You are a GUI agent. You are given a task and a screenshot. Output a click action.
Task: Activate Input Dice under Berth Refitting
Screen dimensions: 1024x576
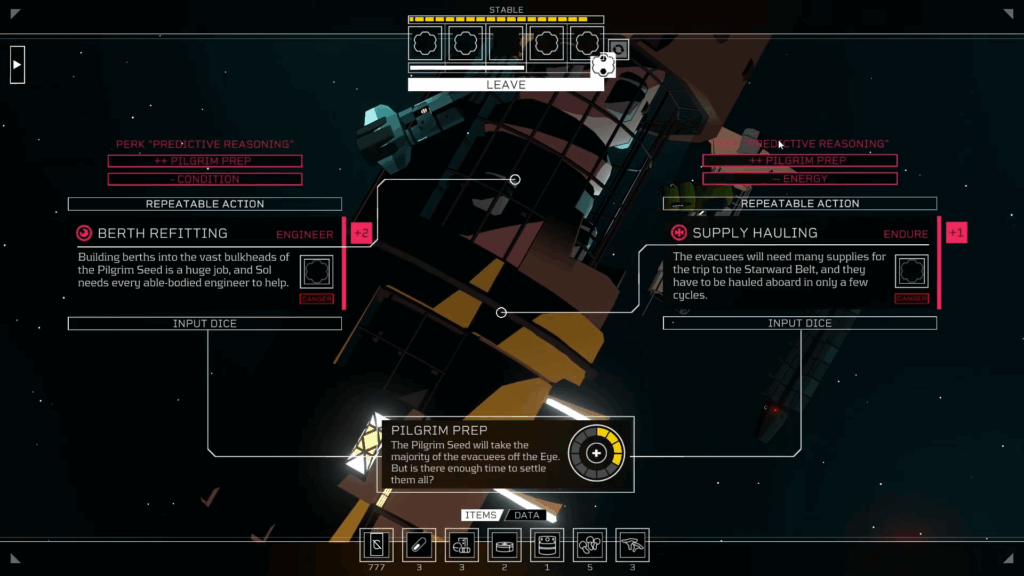(205, 323)
